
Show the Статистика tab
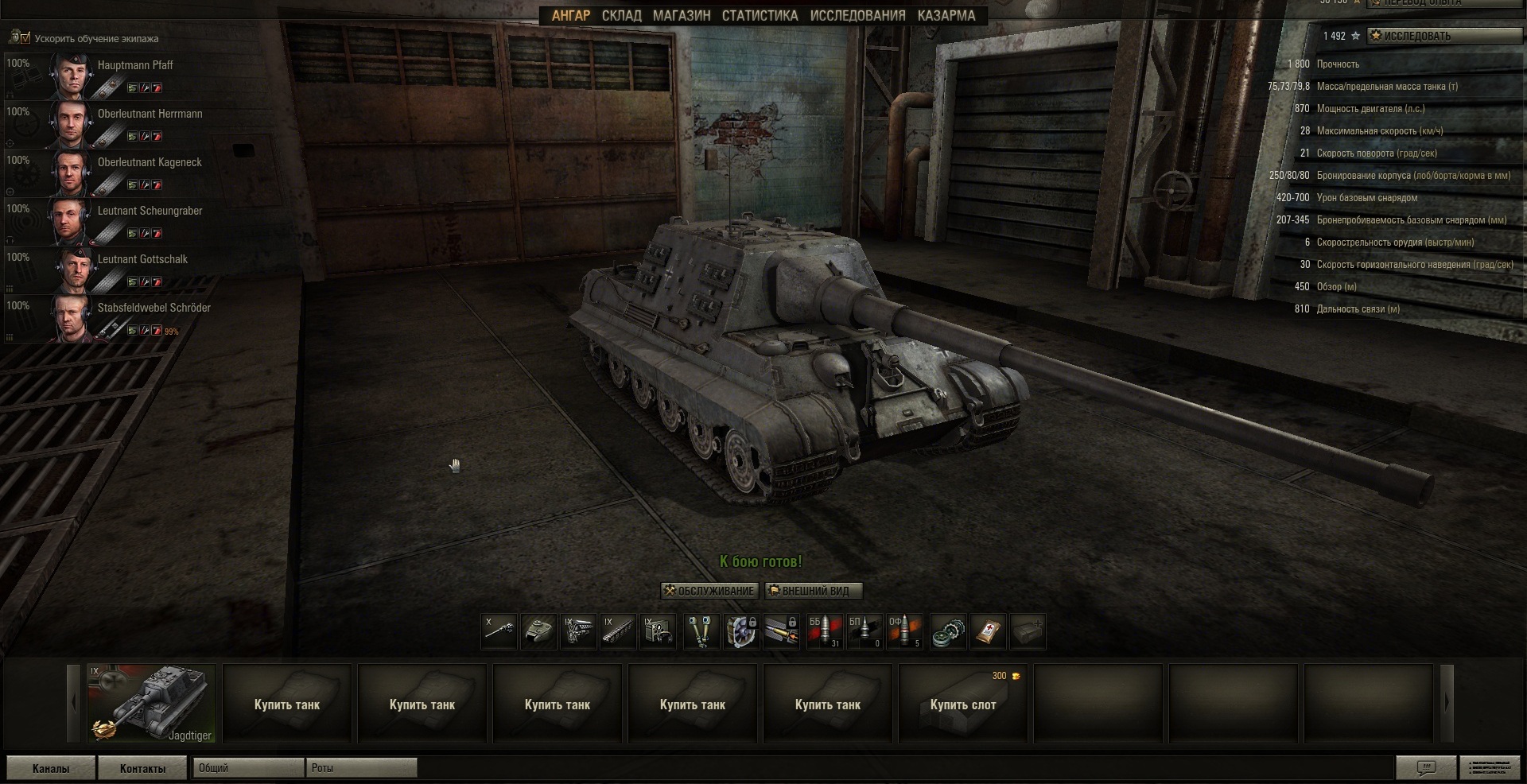coord(760,16)
